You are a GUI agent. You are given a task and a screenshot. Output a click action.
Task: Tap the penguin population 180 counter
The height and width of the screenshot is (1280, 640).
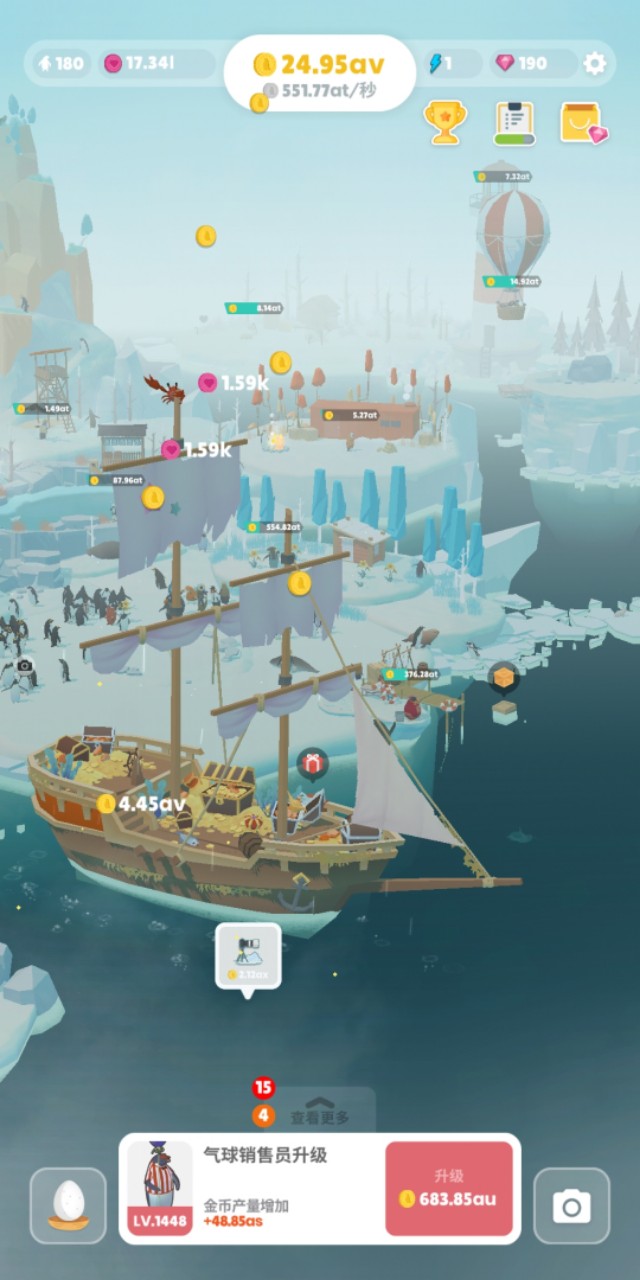pos(60,64)
